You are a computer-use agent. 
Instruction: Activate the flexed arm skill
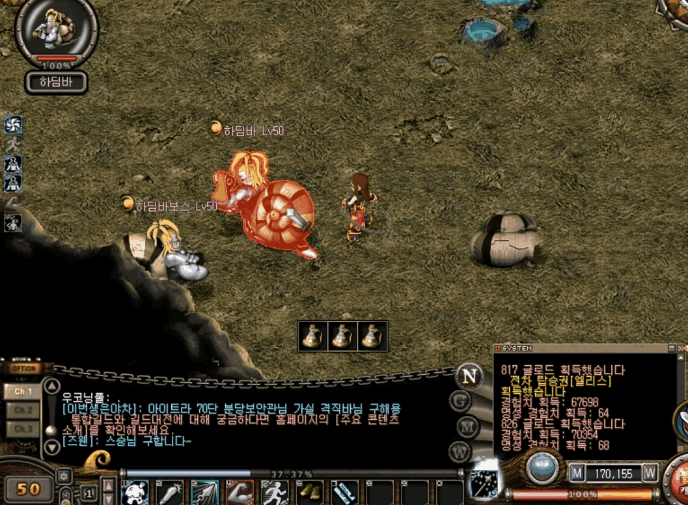point(239,493)
